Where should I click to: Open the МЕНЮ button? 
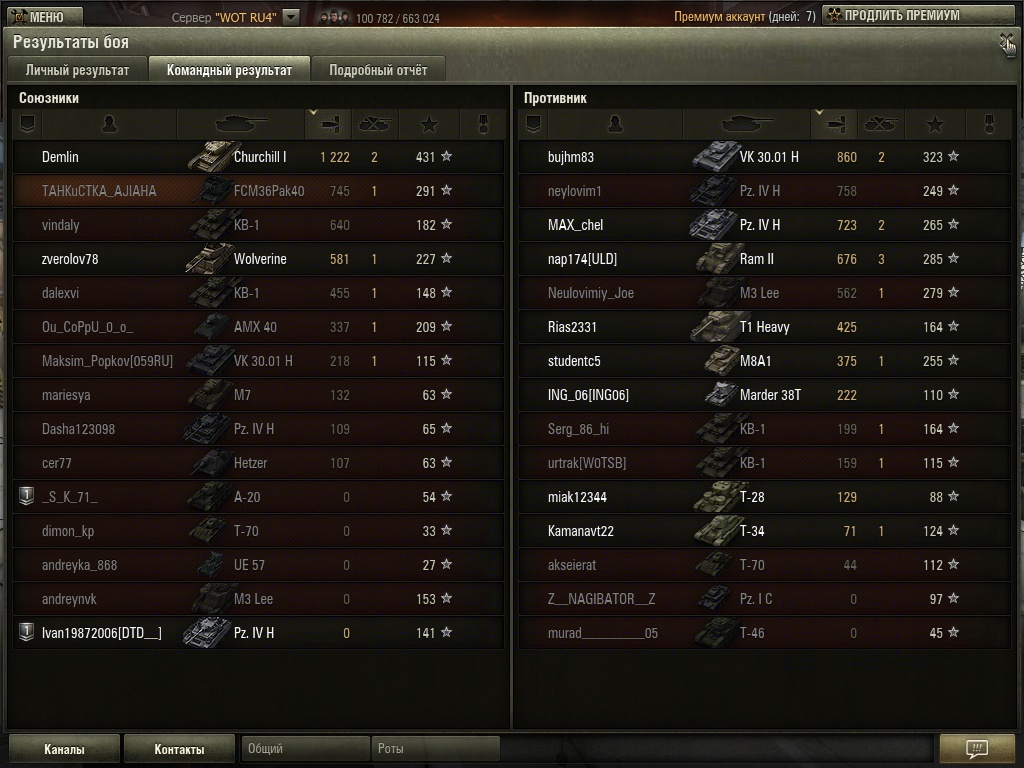pyautogui.click(x=36, y=16)
